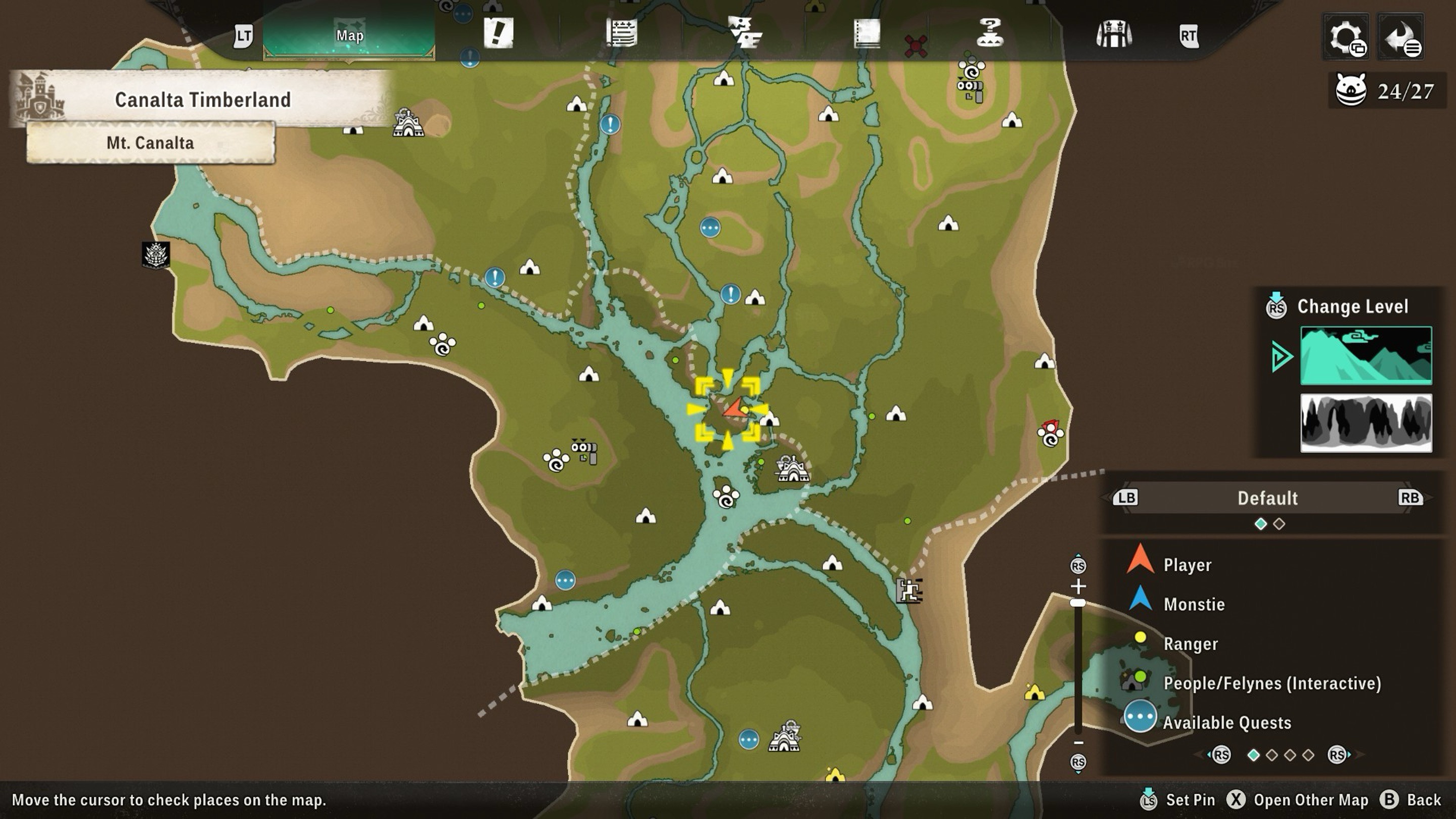The image size is (1456, 819).
Task: Open the book tab
Action: point(867,34)
